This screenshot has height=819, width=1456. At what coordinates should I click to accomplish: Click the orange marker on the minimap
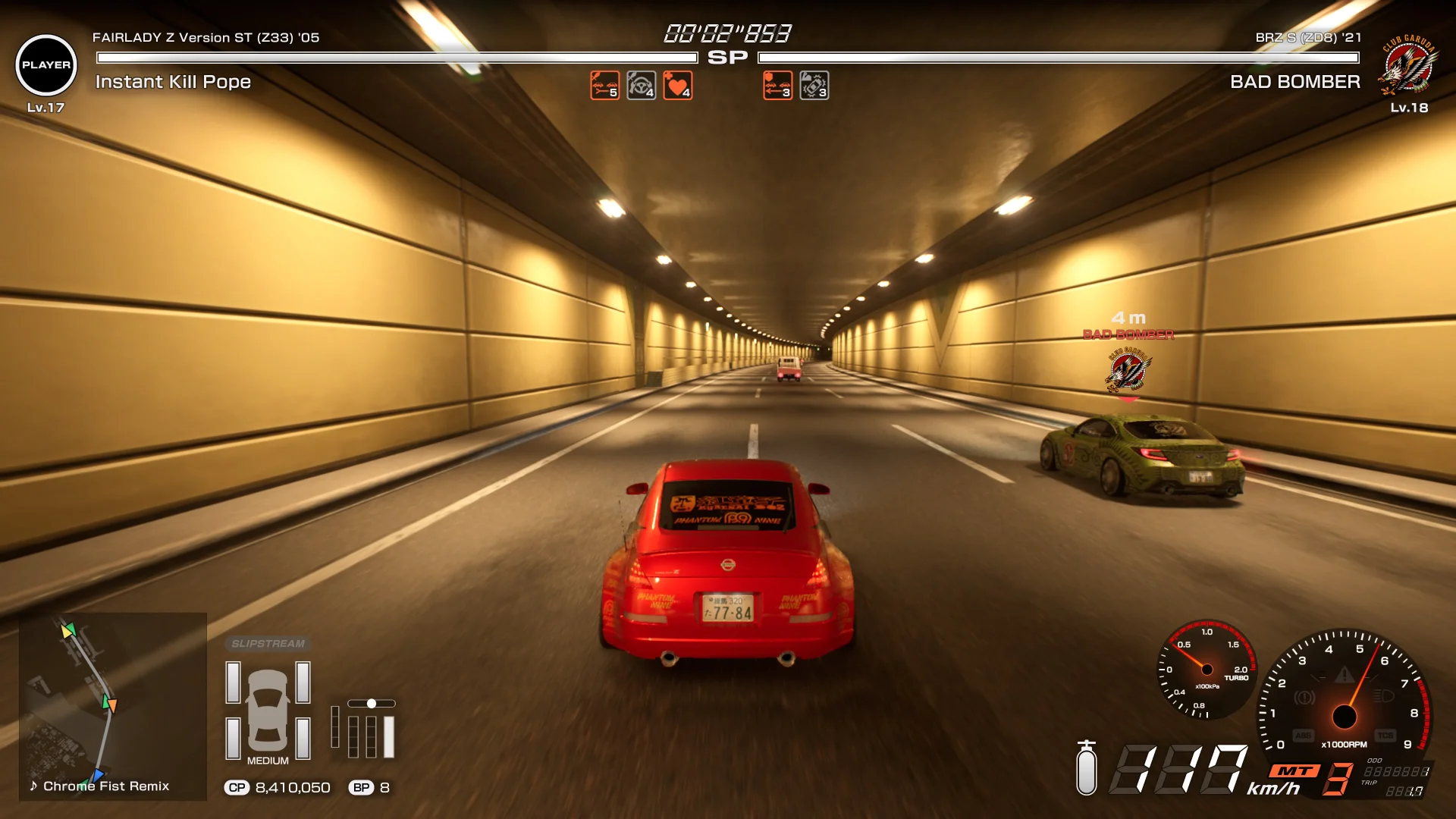coord(112,706)
